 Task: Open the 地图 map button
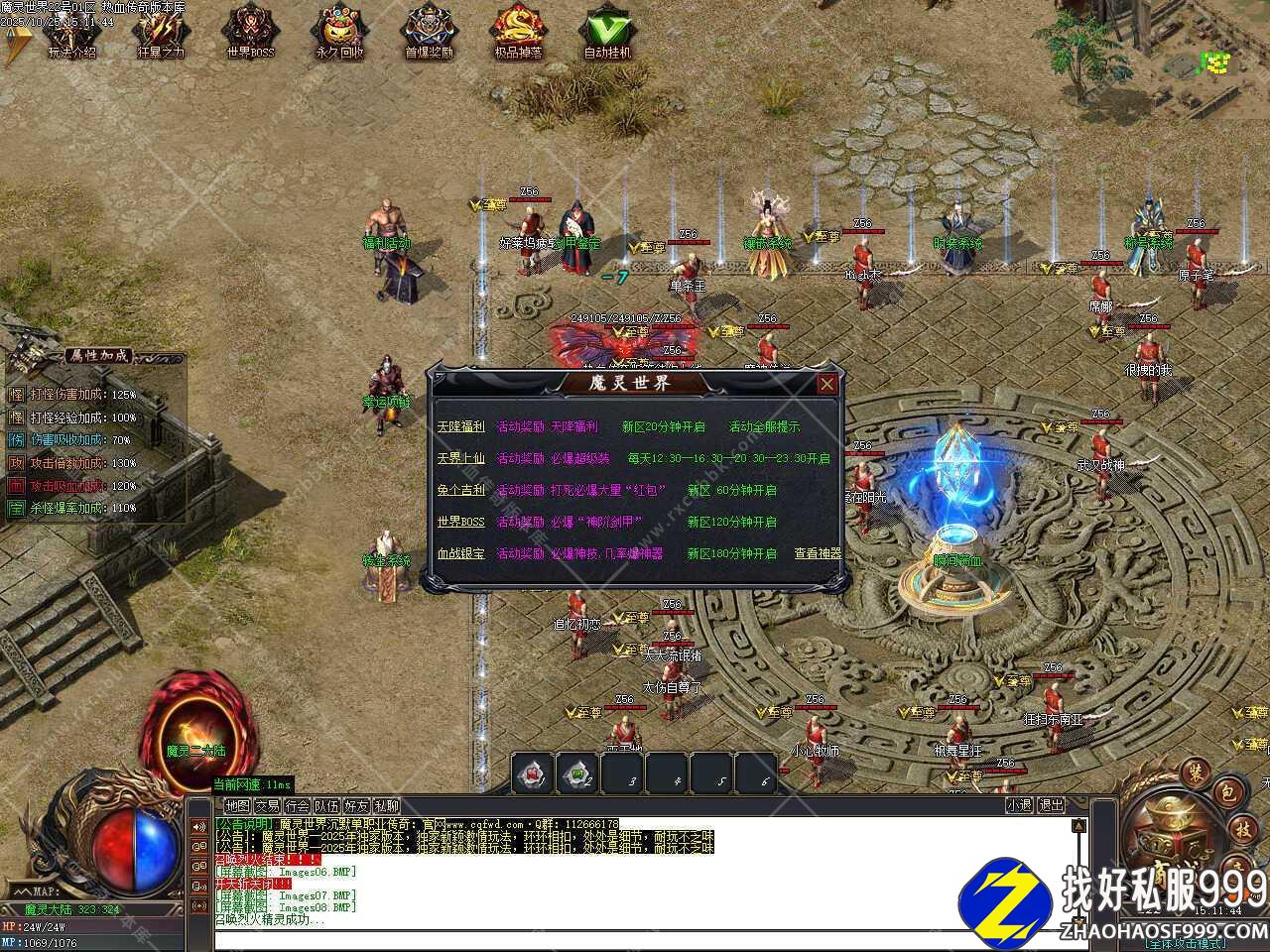(x=237, y=806)
